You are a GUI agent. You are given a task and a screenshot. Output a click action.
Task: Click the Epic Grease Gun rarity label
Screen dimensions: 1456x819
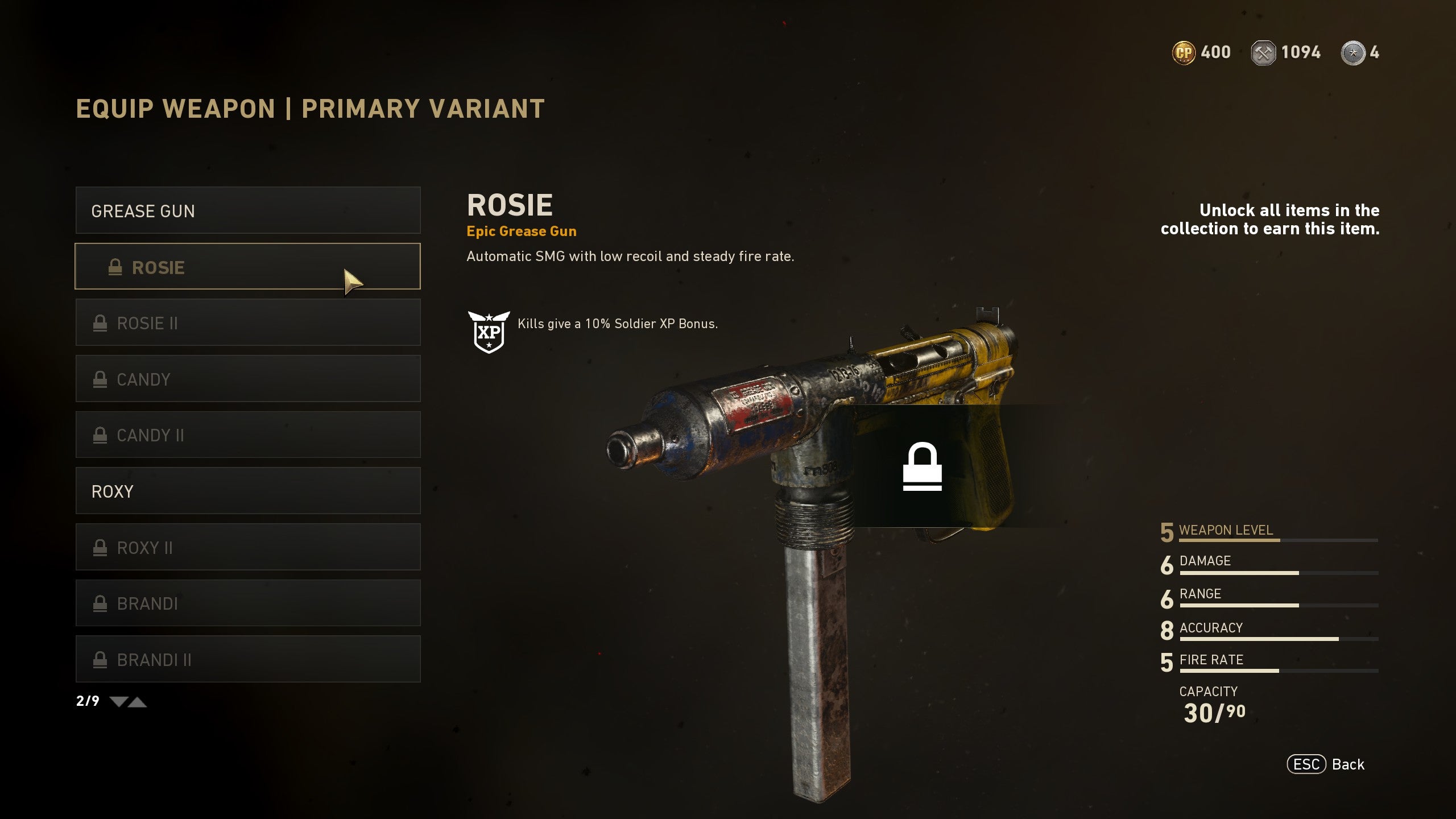(521, 231)
